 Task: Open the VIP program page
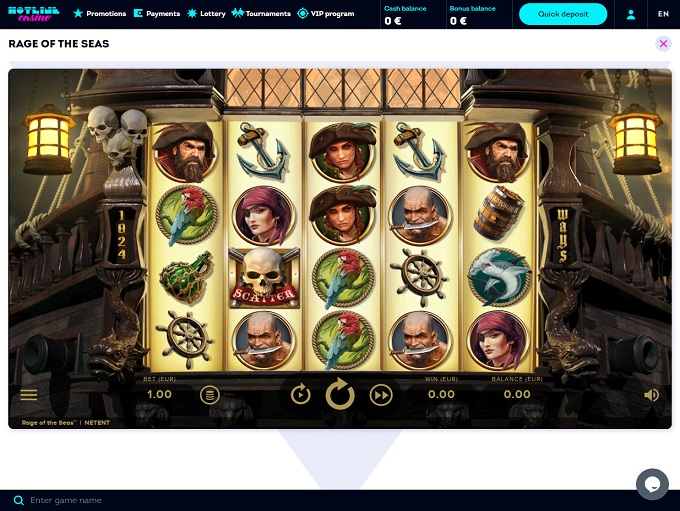coord(326,14)
